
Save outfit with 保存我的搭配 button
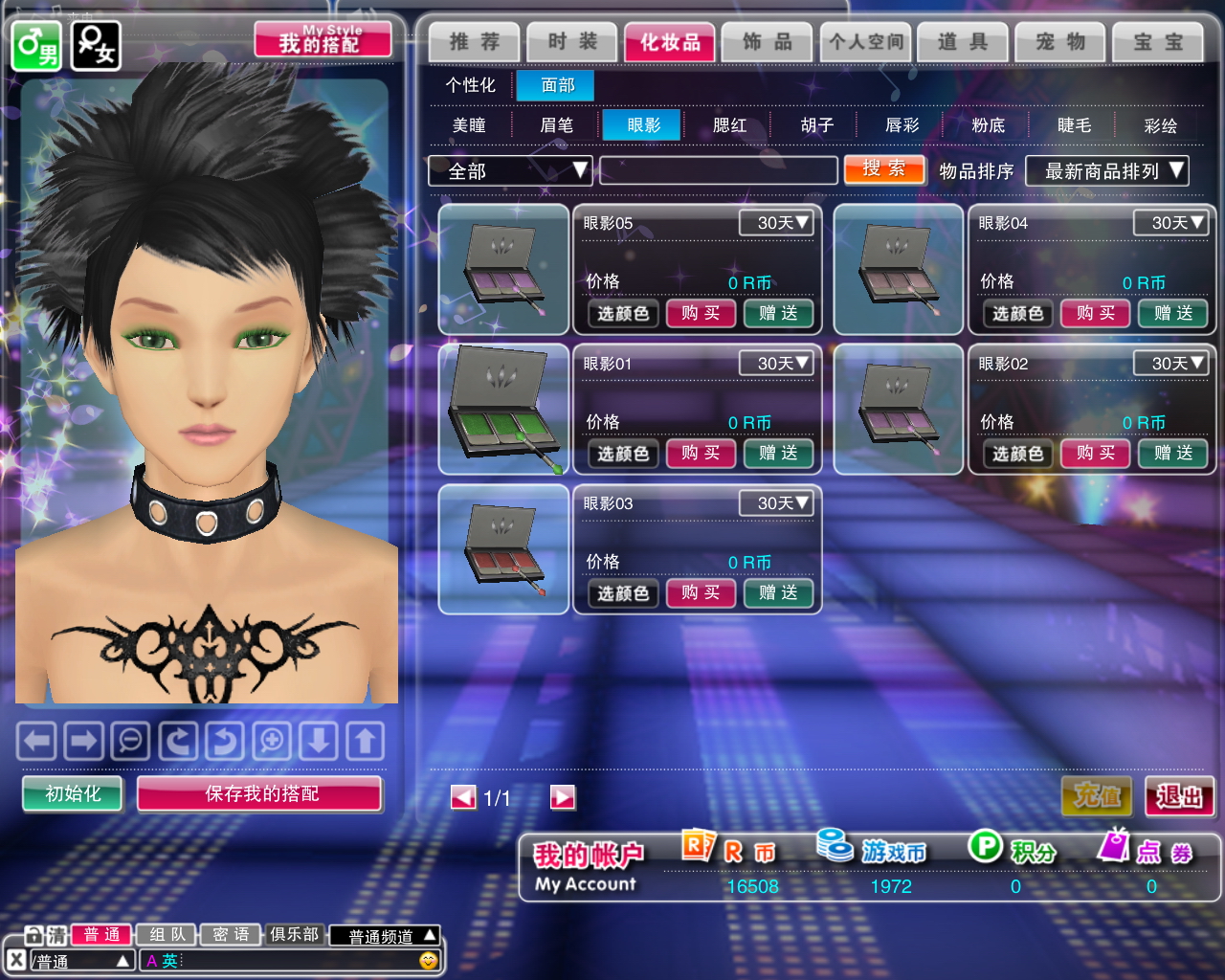tap(260, 793)
